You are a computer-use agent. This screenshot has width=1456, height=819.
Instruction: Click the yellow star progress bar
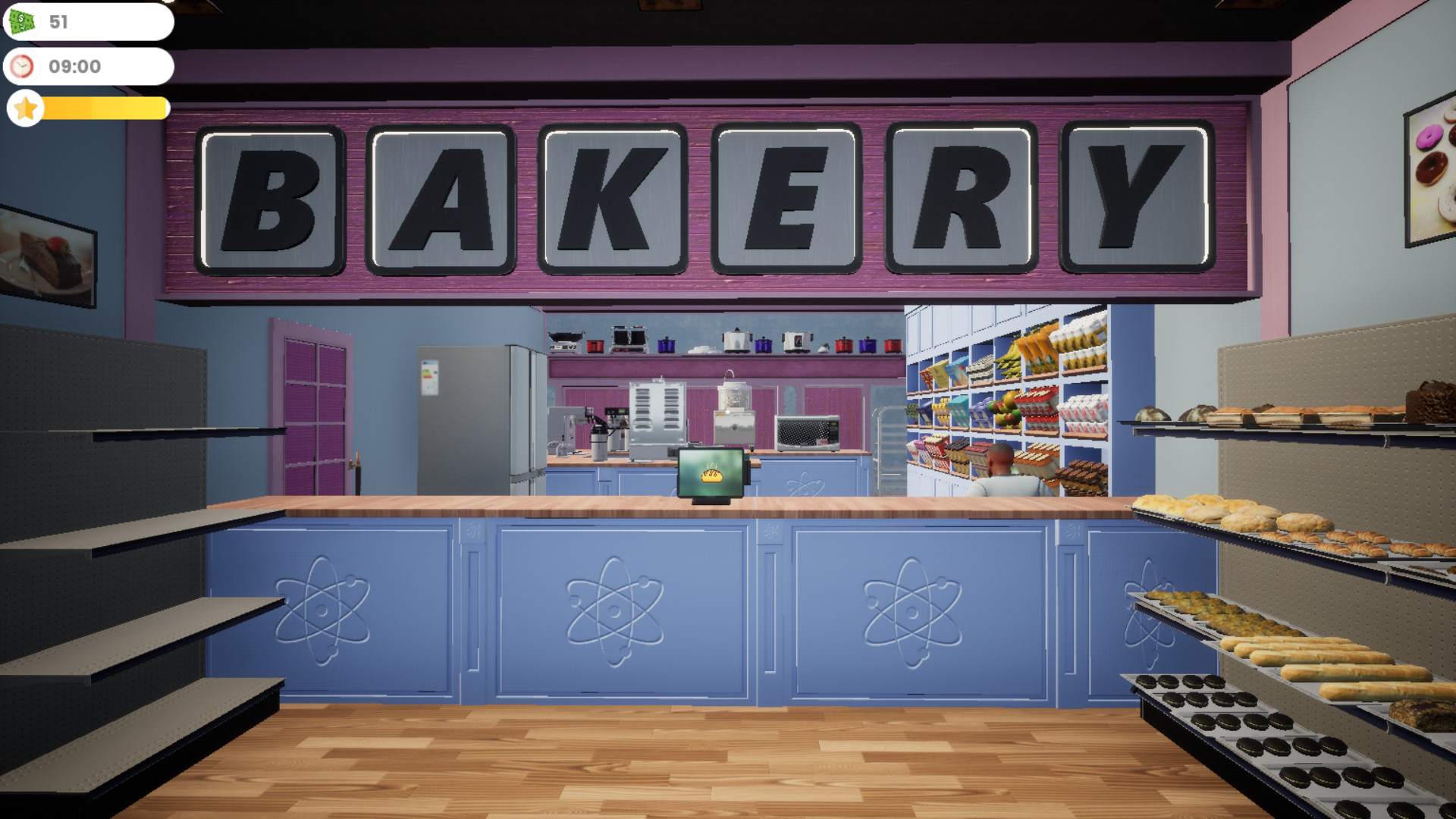pyautogui.click(x=102, y=108)
